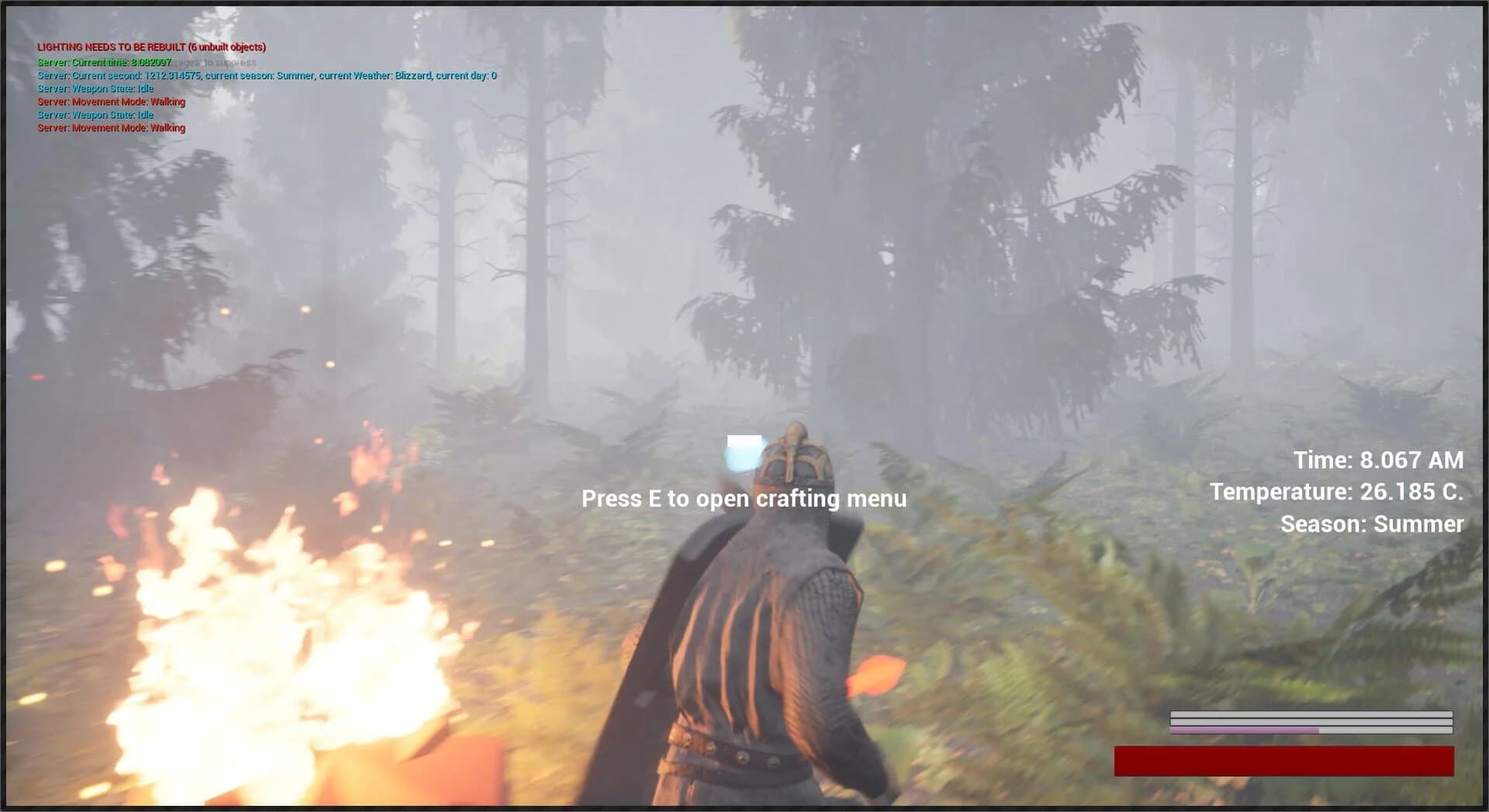Click the red LIGHTING NEEDS TO BE REBUILT warning
The width and height of the screenshot is (1489, 812).
pyautogui.click(x=151, y=47)
